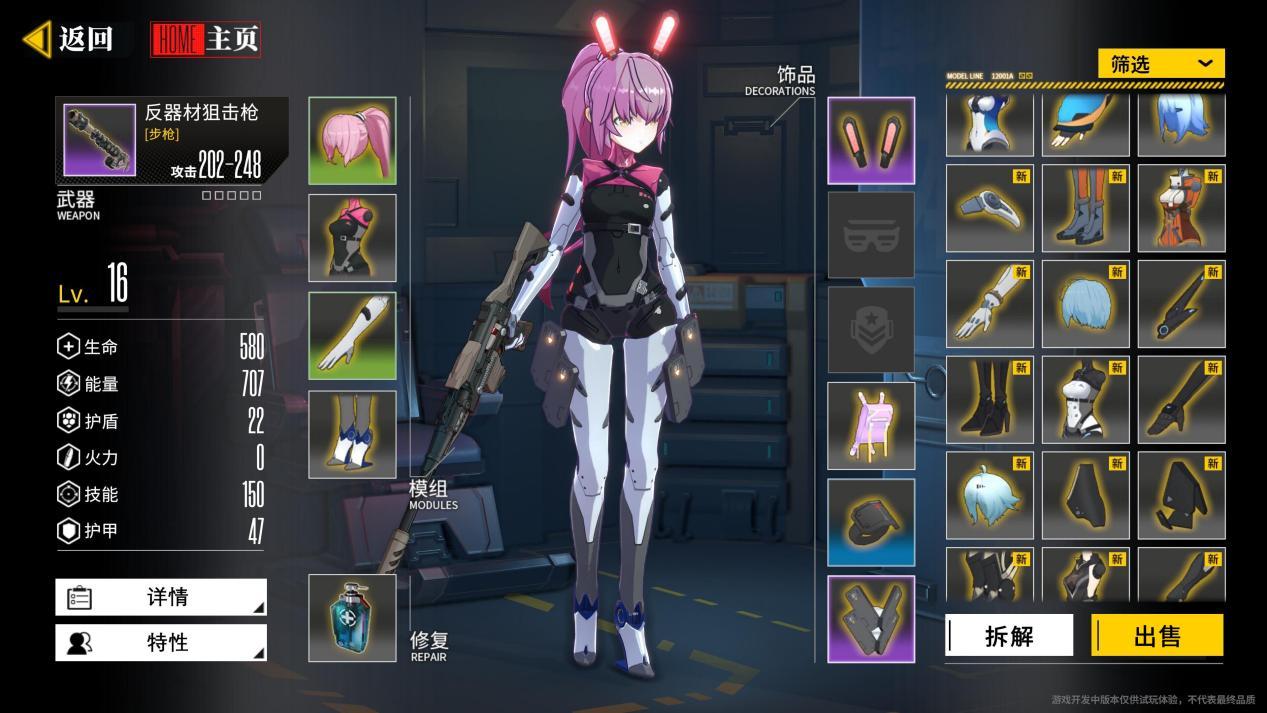
Task: Show the 特性 traits panel
Action: (161, 643)
